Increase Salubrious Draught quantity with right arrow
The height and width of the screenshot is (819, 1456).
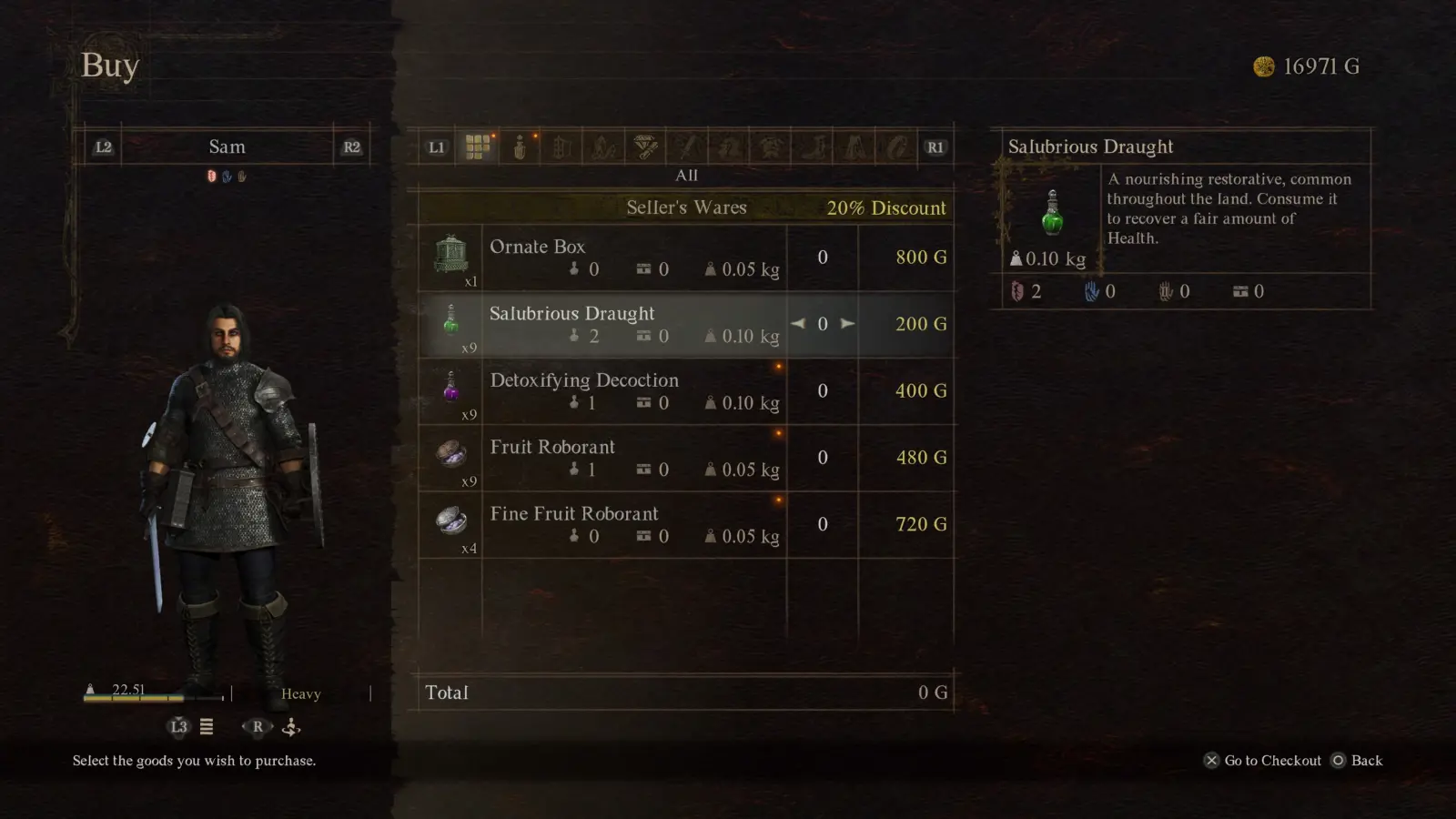click(848, 323)
